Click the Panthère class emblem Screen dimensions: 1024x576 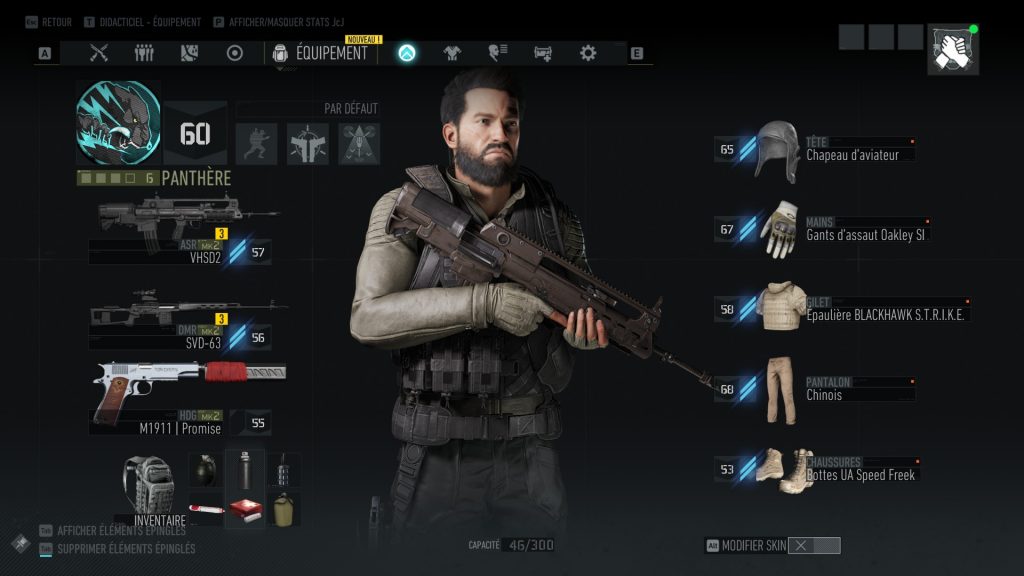pos(118,122)
